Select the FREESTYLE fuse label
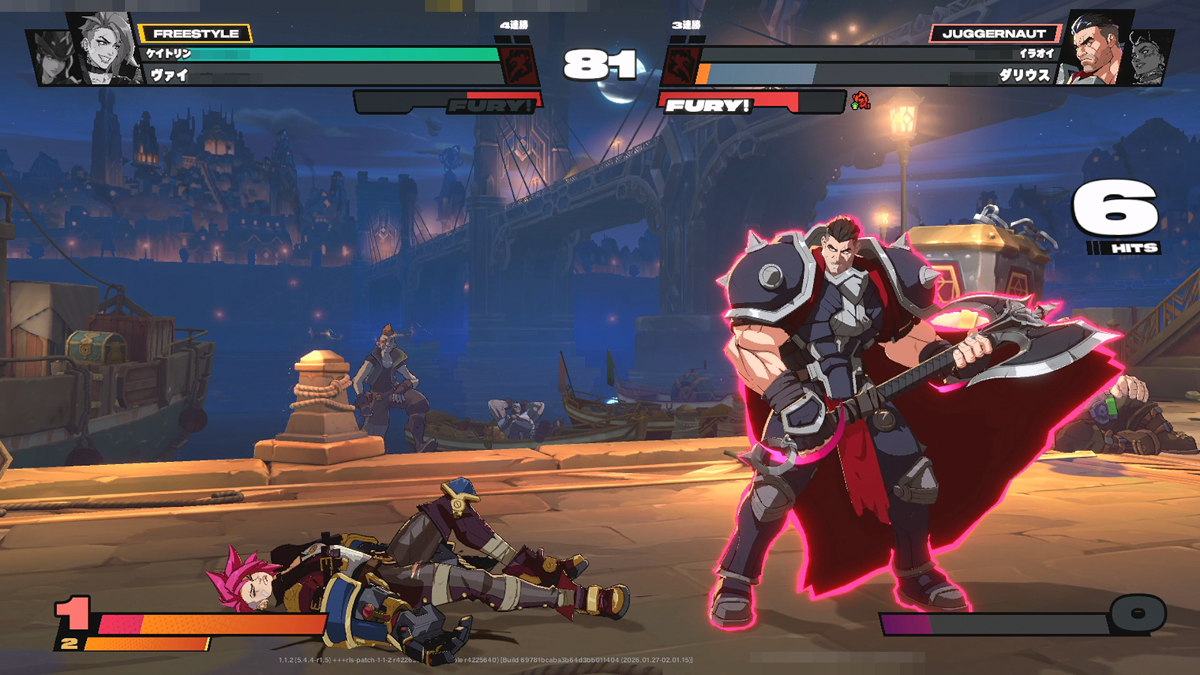The height and width of the screenshot is (675, 1200). (x=195, y=34)
